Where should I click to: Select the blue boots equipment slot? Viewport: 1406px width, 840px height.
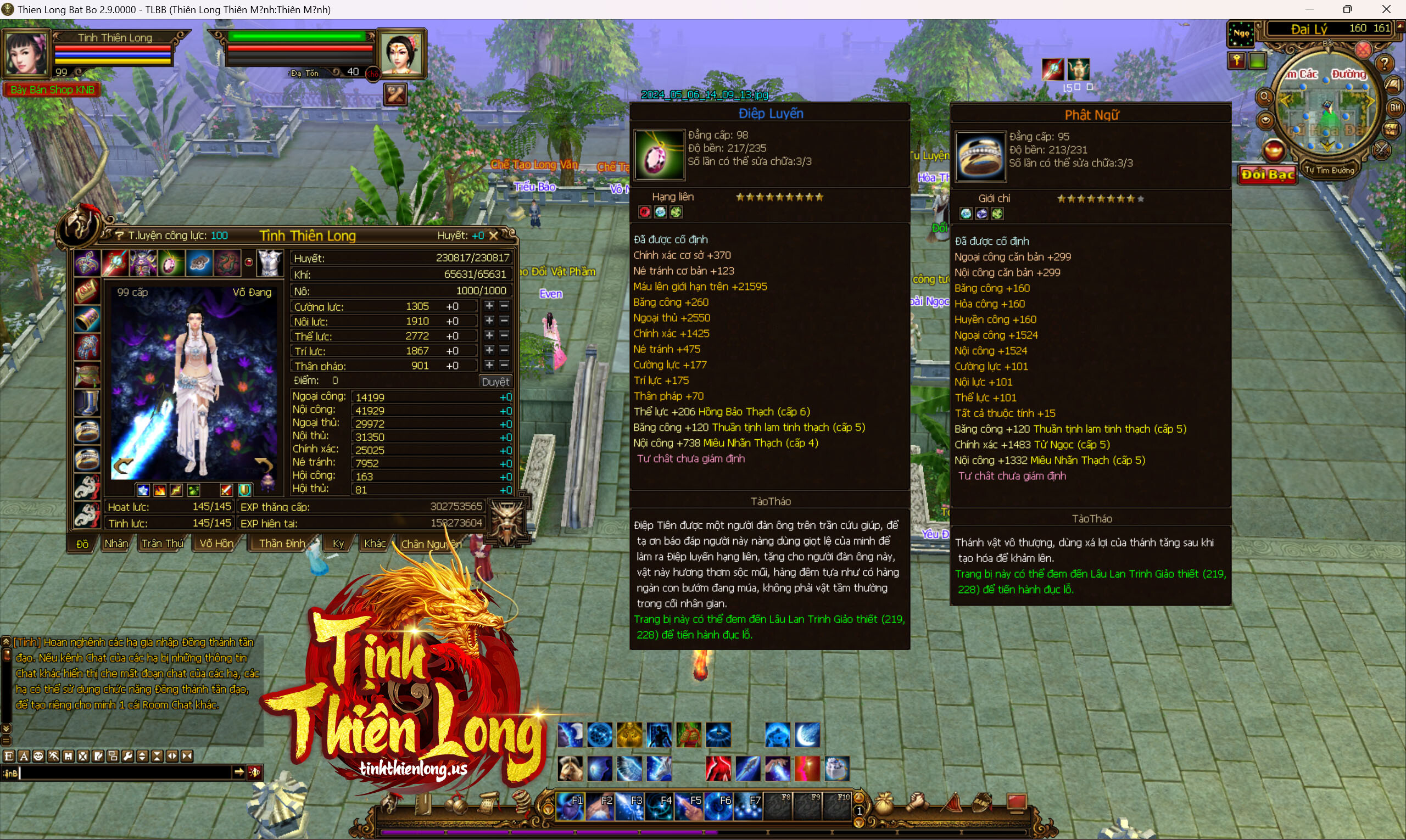(87, 403)
